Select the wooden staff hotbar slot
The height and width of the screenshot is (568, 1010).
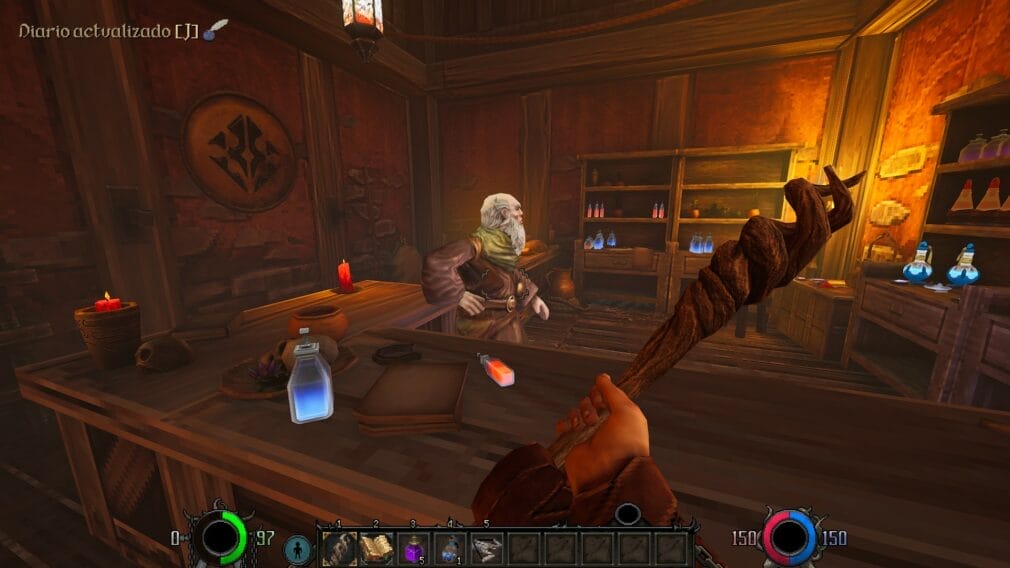(x=340, y=548)
